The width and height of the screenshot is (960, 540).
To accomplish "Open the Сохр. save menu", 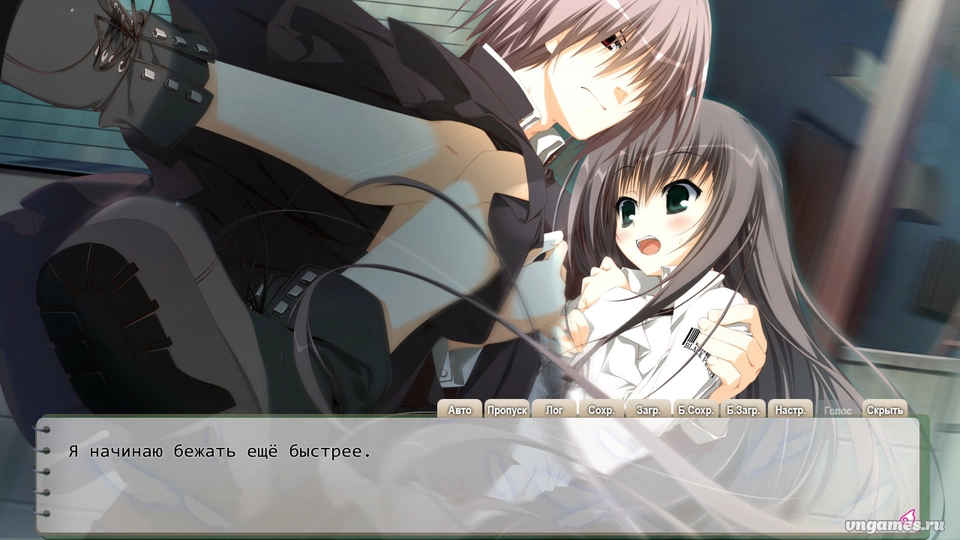I will point(601,410).
